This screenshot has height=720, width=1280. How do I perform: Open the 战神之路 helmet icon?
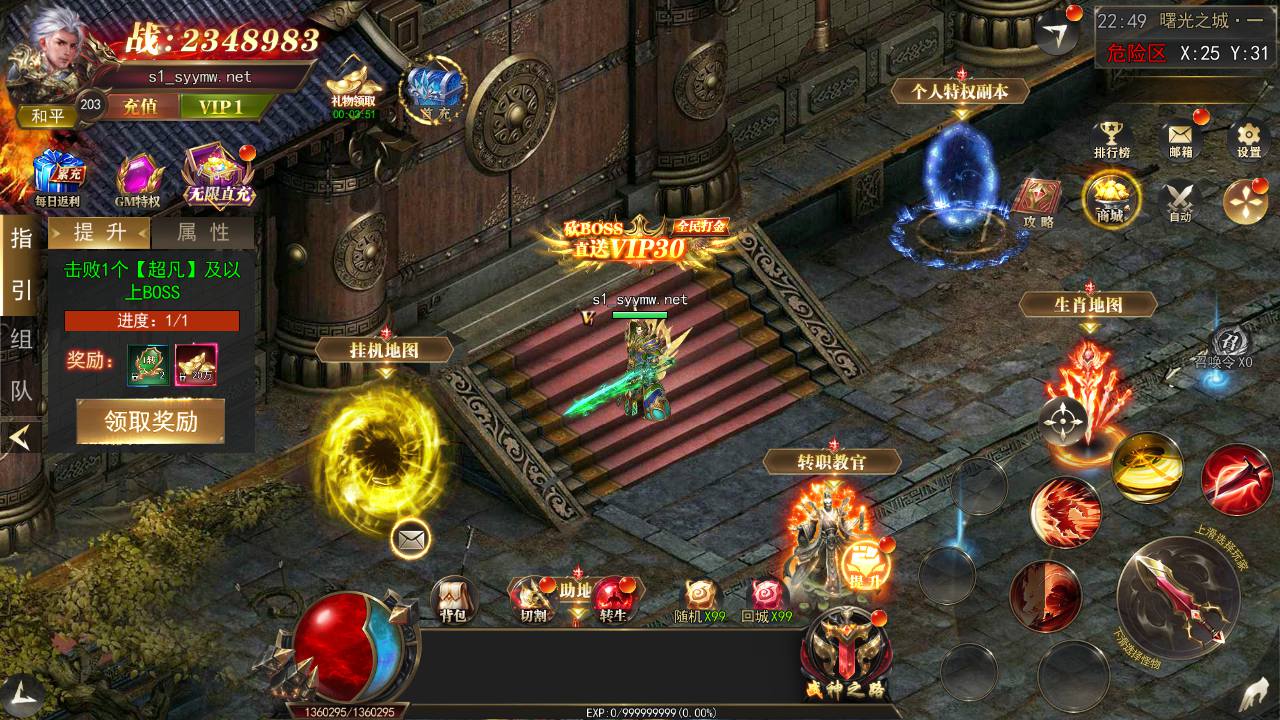coord(845,653)
